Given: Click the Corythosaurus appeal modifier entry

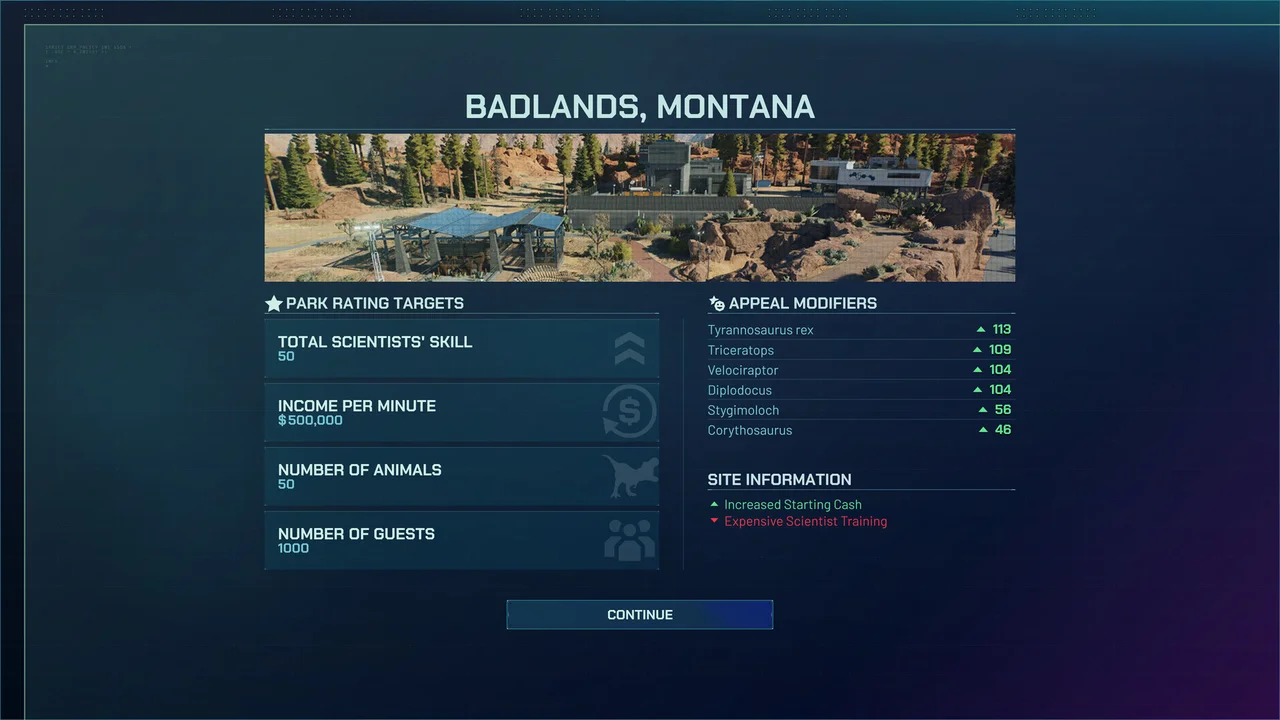Looking at the screenshot, I should coord(860,430).
